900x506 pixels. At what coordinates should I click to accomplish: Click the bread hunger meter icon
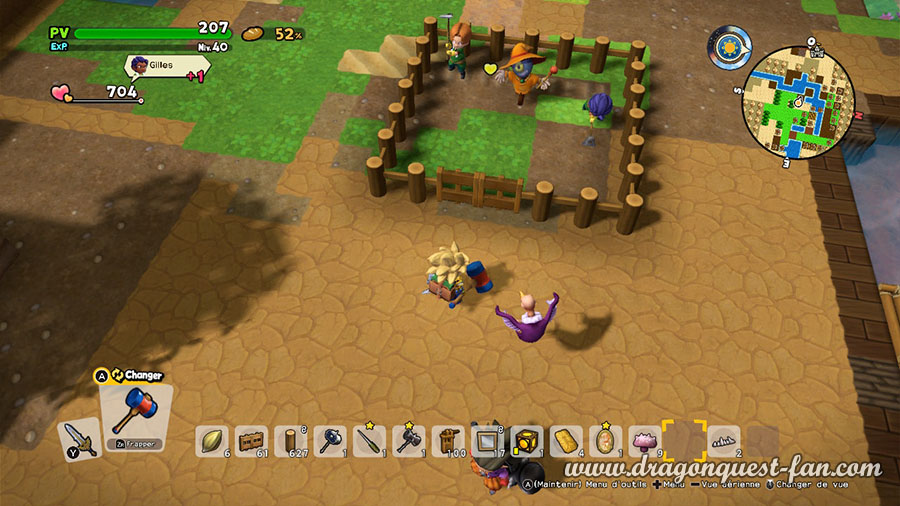(x=253, y=34)
